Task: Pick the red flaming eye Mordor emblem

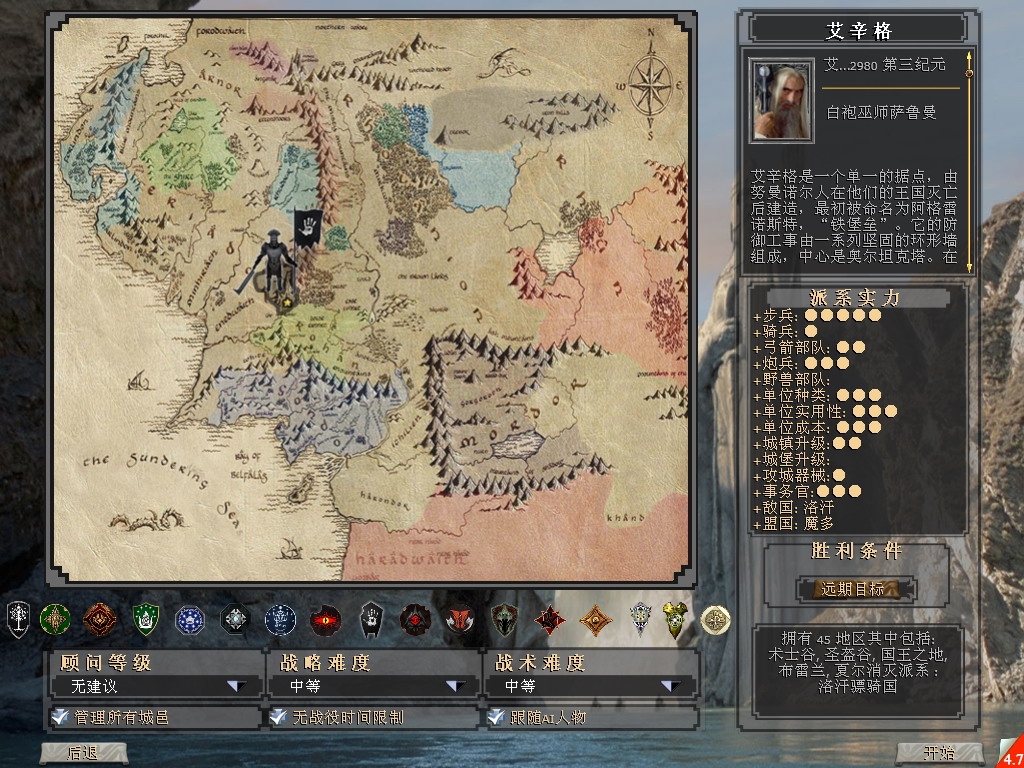Action: (325, 620)
